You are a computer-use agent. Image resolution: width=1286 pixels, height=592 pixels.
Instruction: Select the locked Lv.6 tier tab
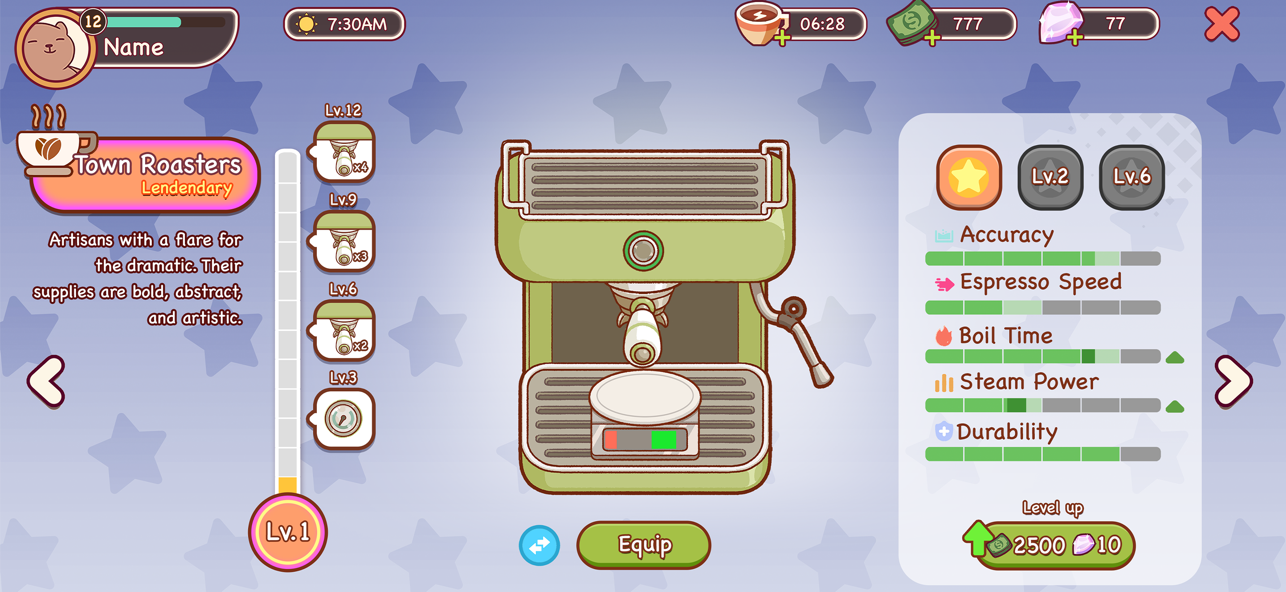1132,178
